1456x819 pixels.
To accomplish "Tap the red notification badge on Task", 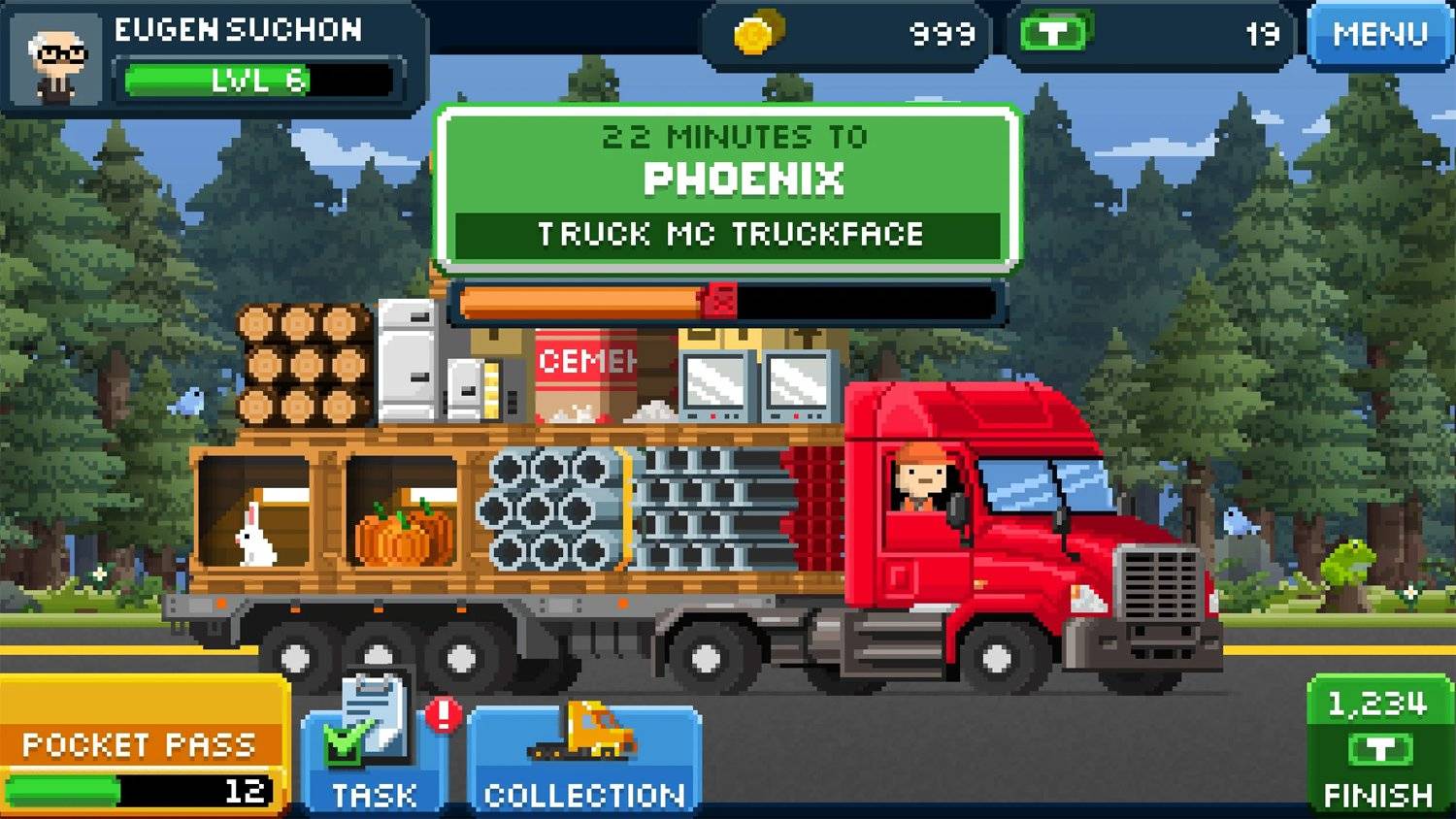I will [x=442, y=715].
